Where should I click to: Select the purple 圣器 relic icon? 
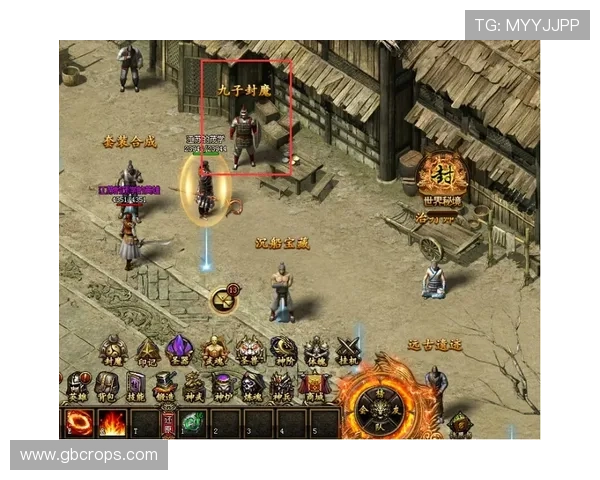[180, 350]
